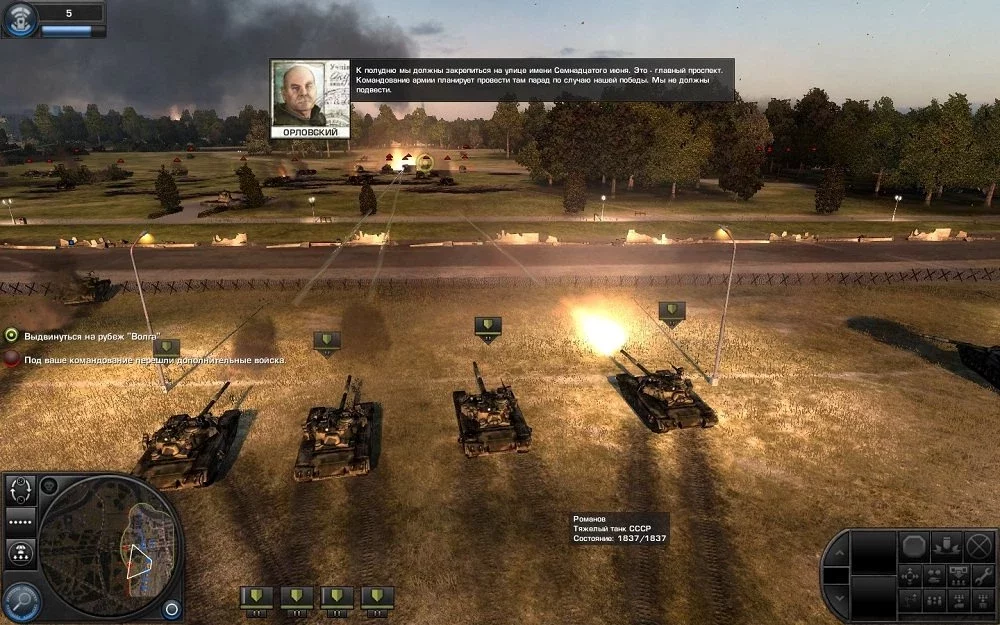Choose the four-arrow move command
1000x625 pixels.
tap(910, 575)
